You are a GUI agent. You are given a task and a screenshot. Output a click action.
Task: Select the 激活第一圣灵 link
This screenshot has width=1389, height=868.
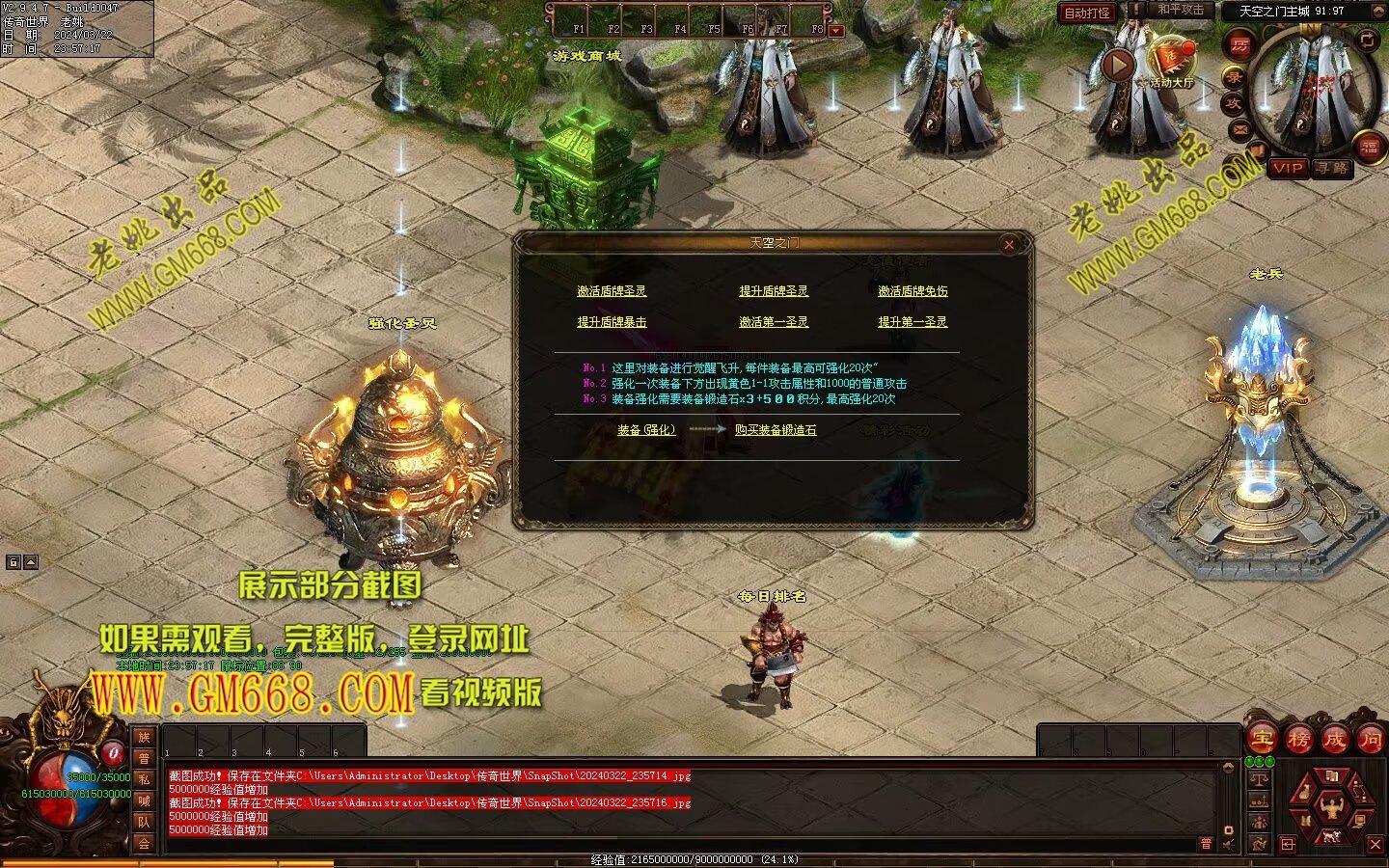pos(774,322)
